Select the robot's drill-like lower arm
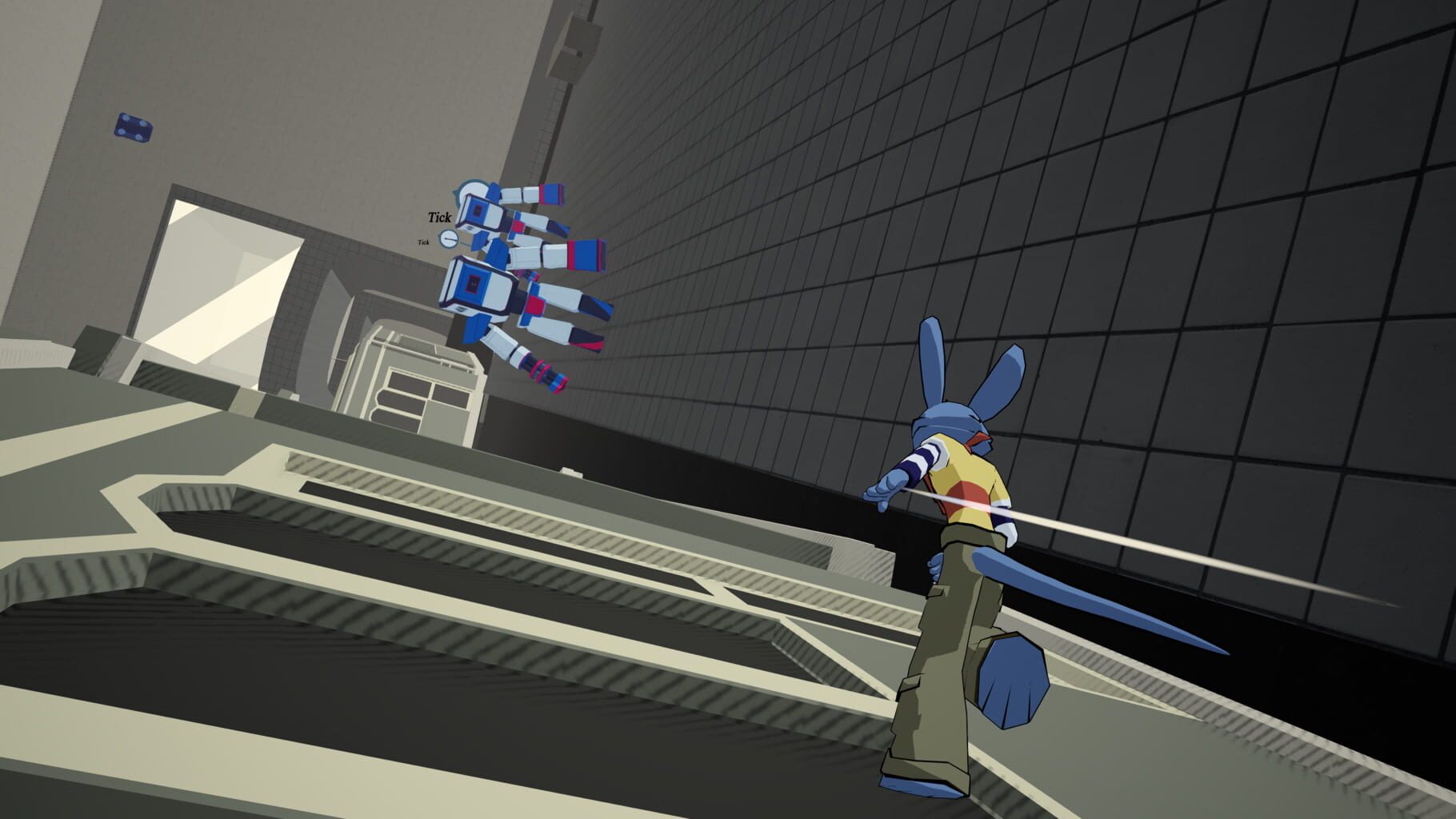This screenshot has width=1456, height=819. 538,370
